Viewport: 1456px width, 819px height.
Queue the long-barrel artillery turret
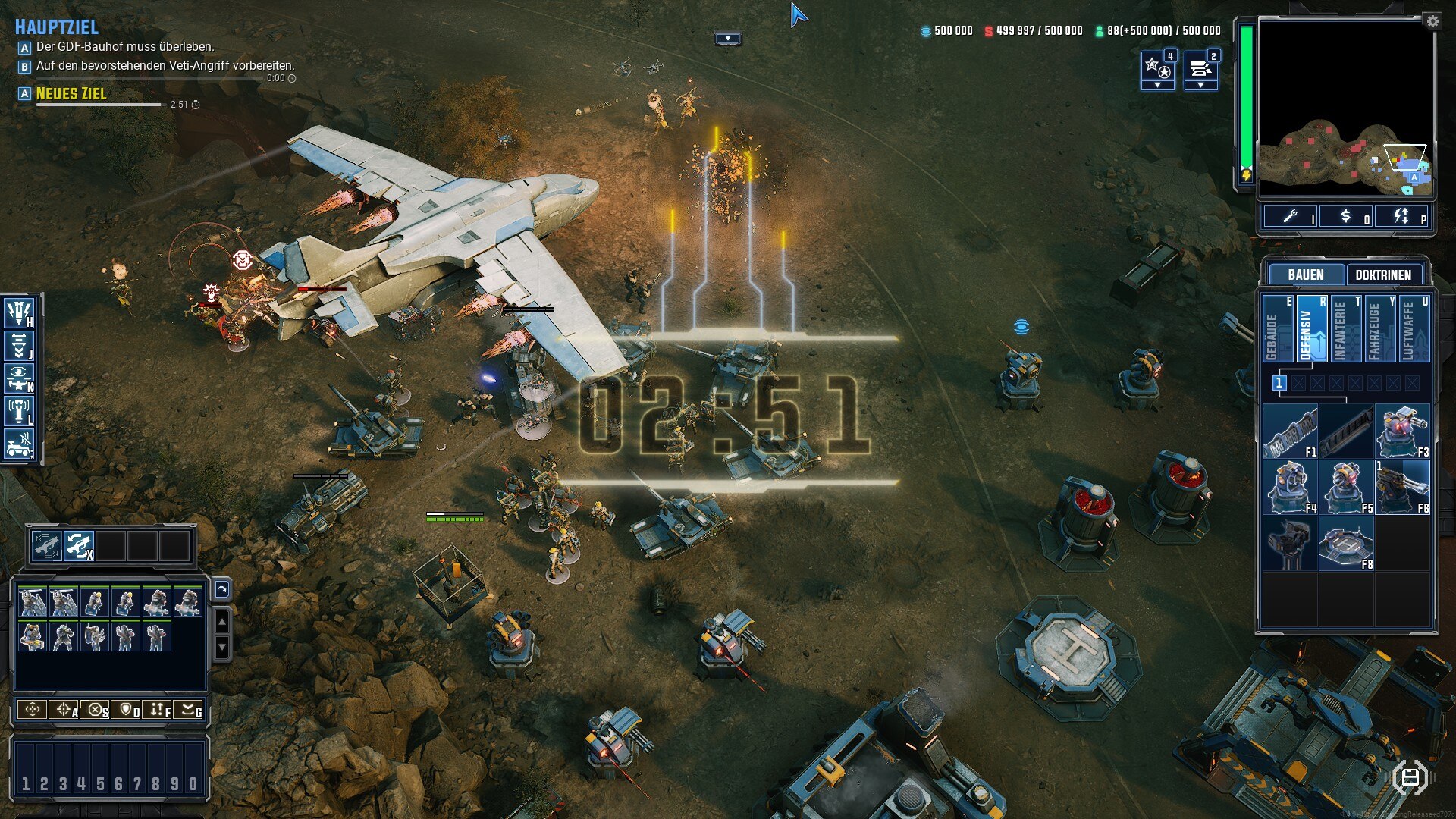(1402, 488)
